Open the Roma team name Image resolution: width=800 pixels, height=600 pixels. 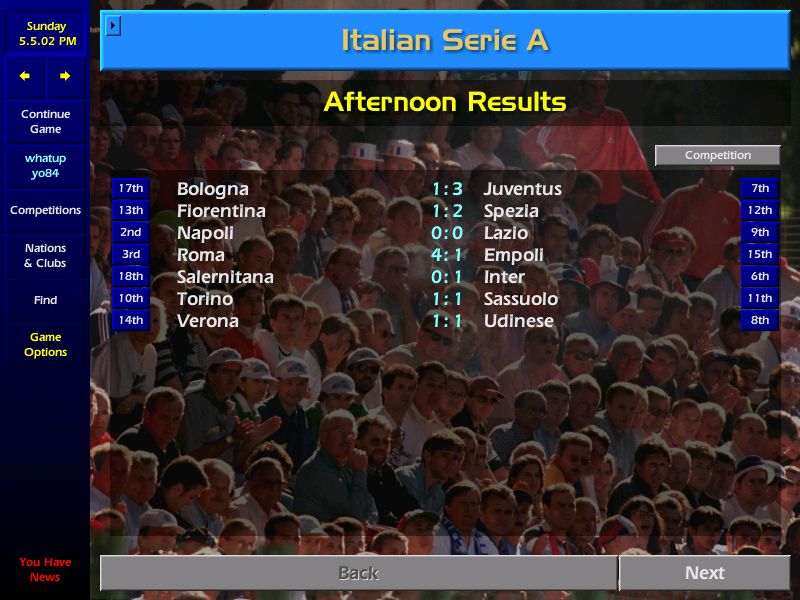click(x=200, y=255)
